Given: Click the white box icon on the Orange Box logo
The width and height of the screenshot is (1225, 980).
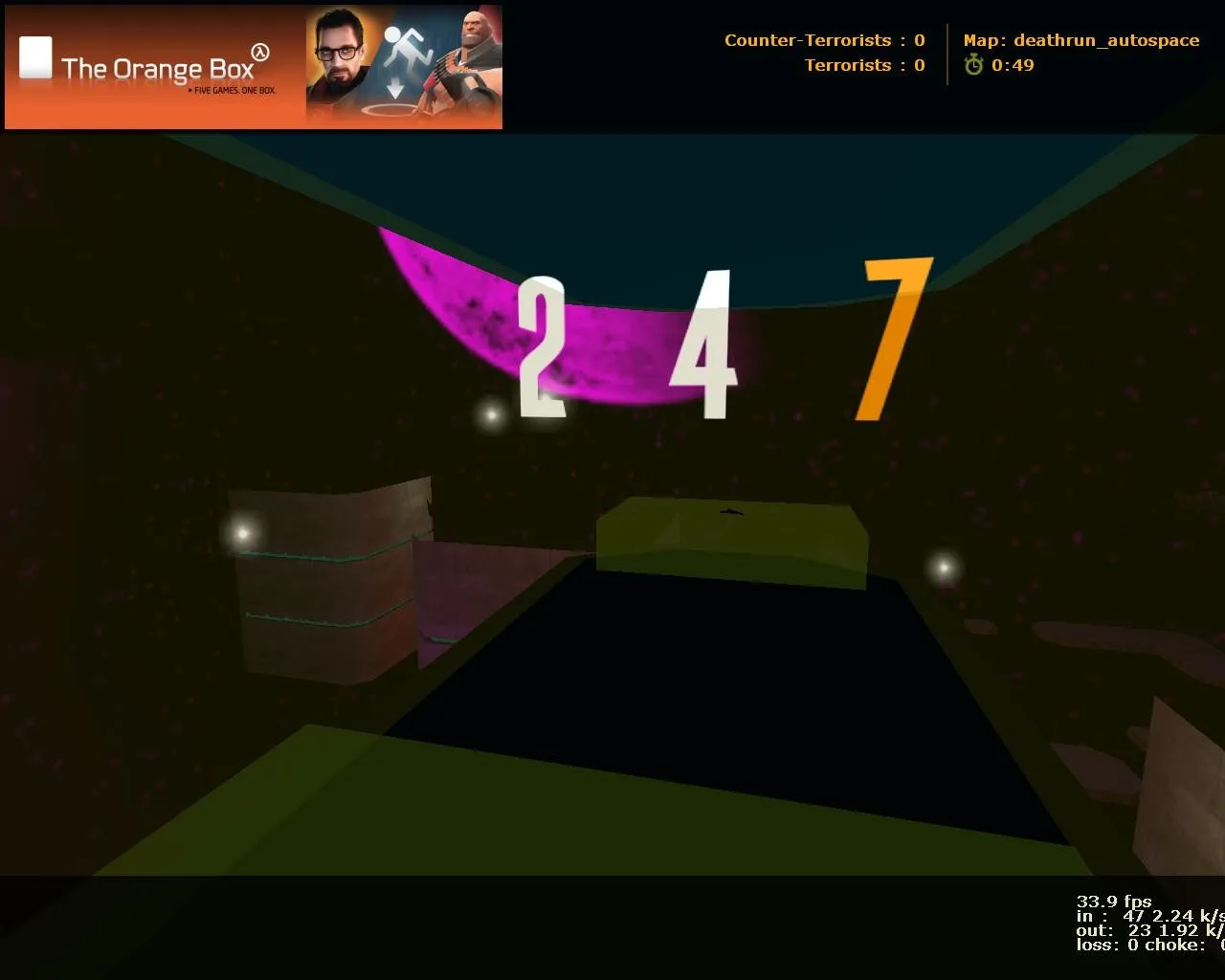Looking at the screenshot, I should [x=34, y=57].
